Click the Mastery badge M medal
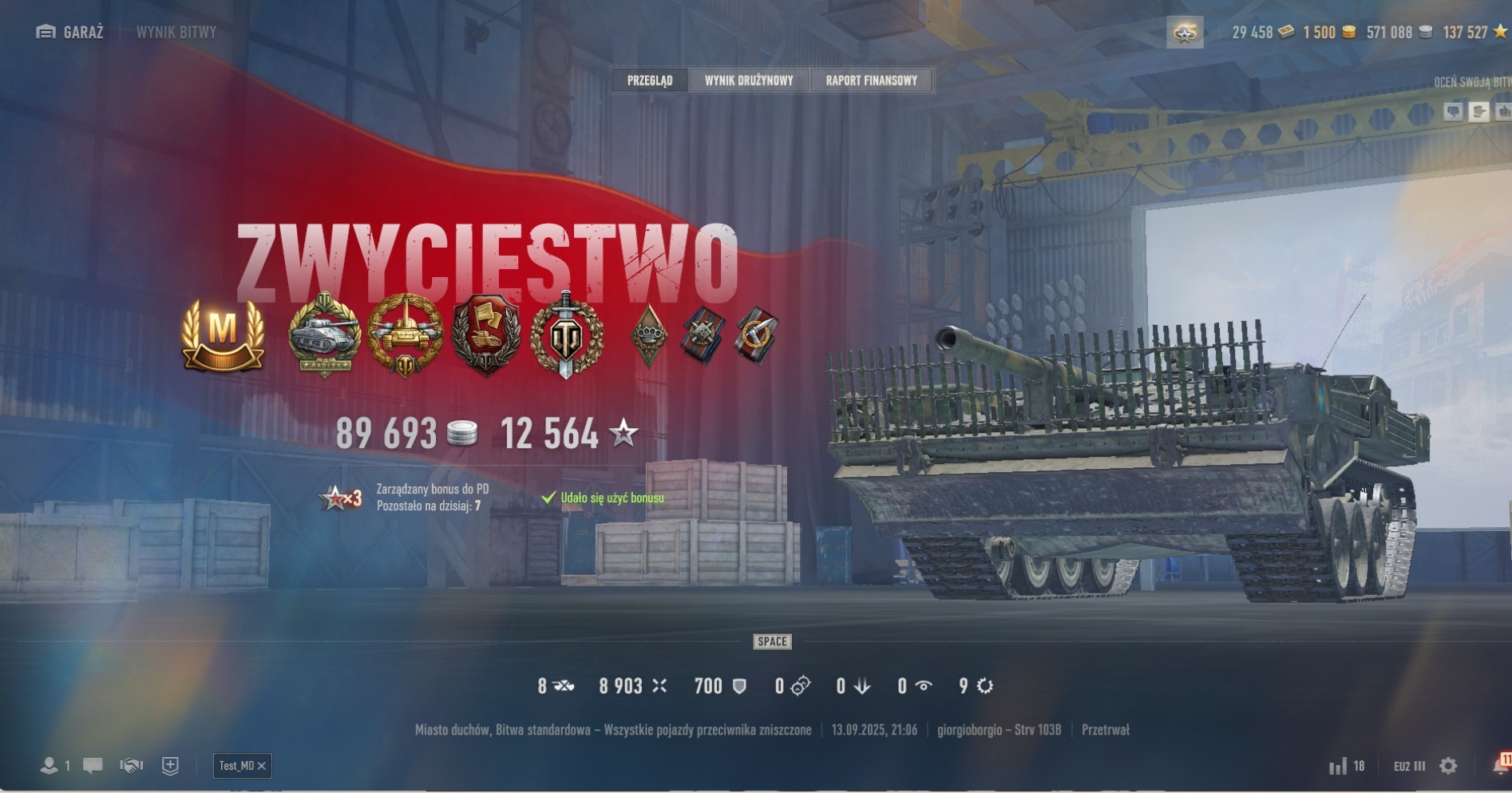 point(223,335)
